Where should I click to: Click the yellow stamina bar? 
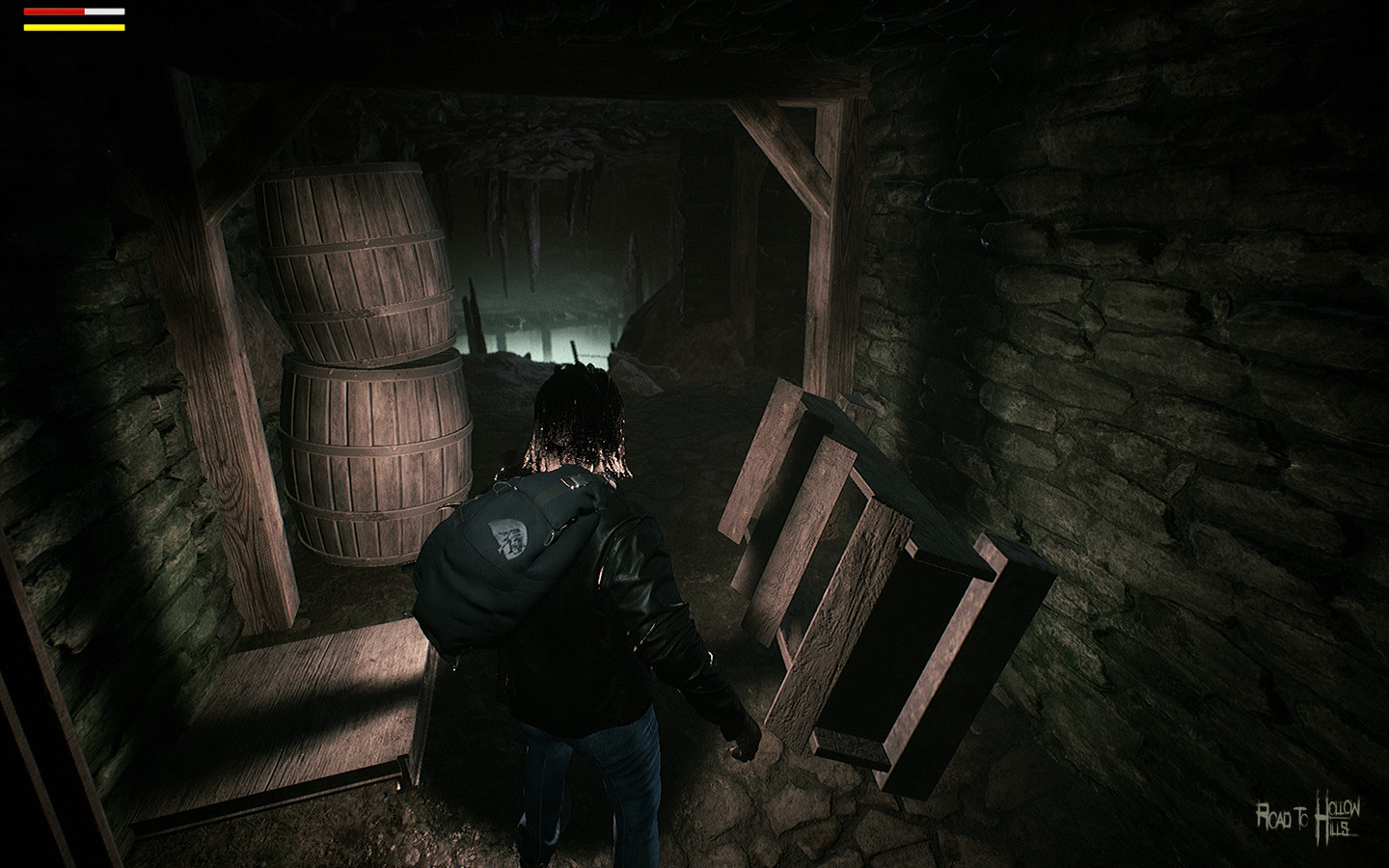(72, 27)
